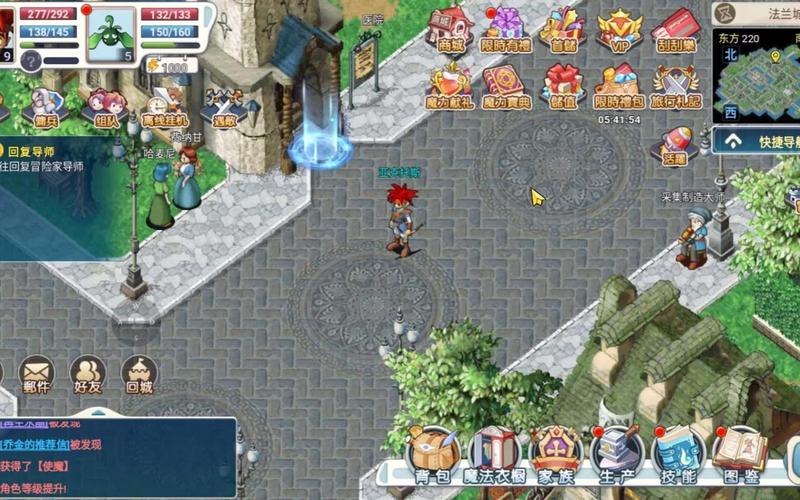Open the 活躍 activity rocket icon

click(675, 143)
